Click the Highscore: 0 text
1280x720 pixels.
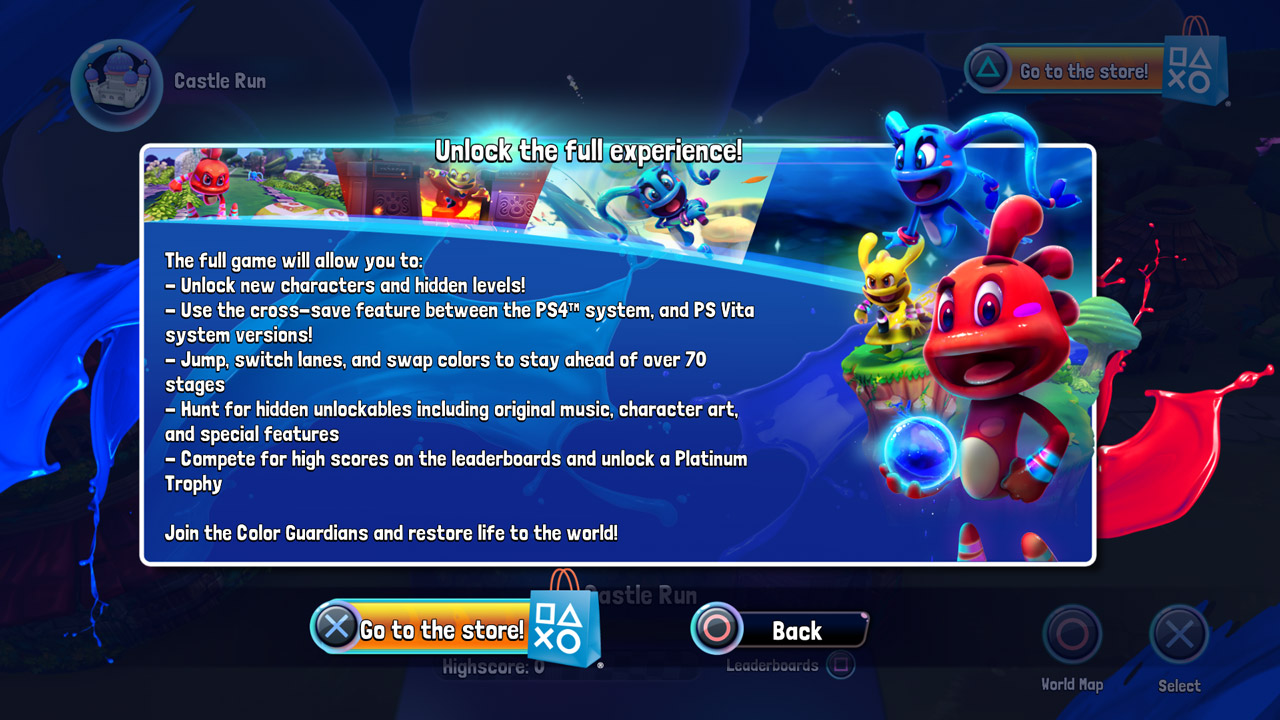click(x=496, y=665)
